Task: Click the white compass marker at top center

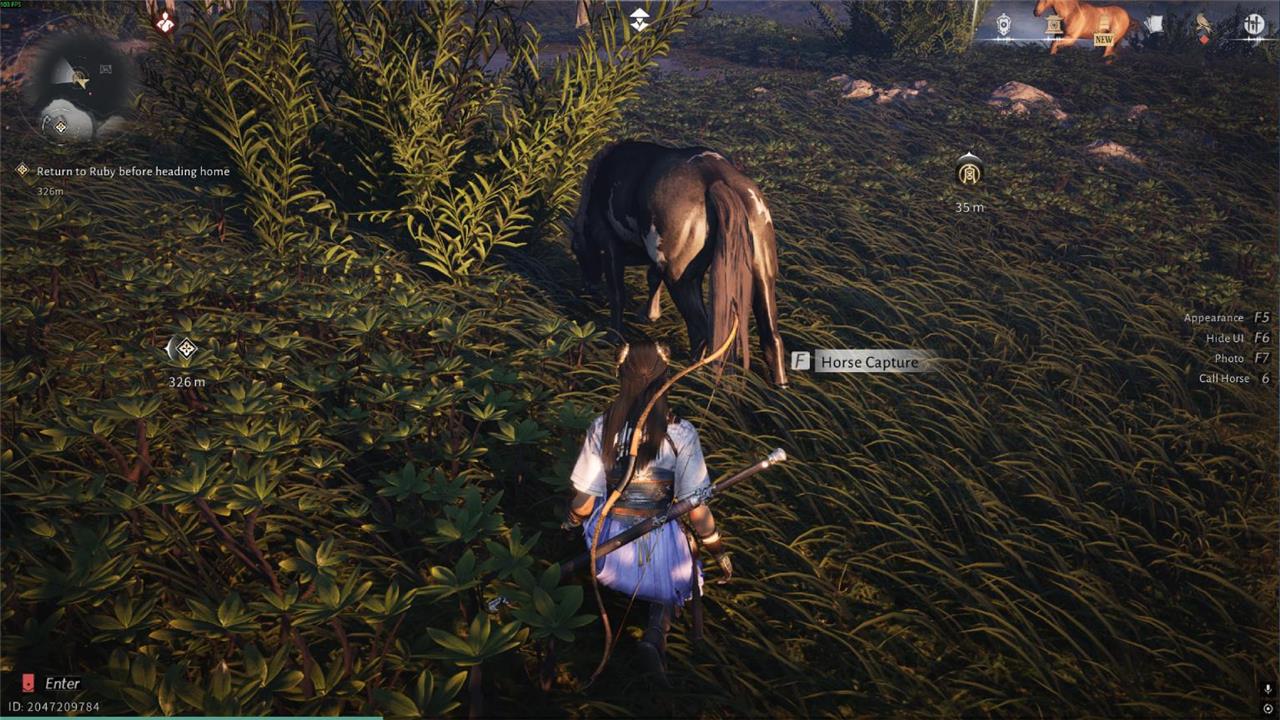Action: [639, 19]
